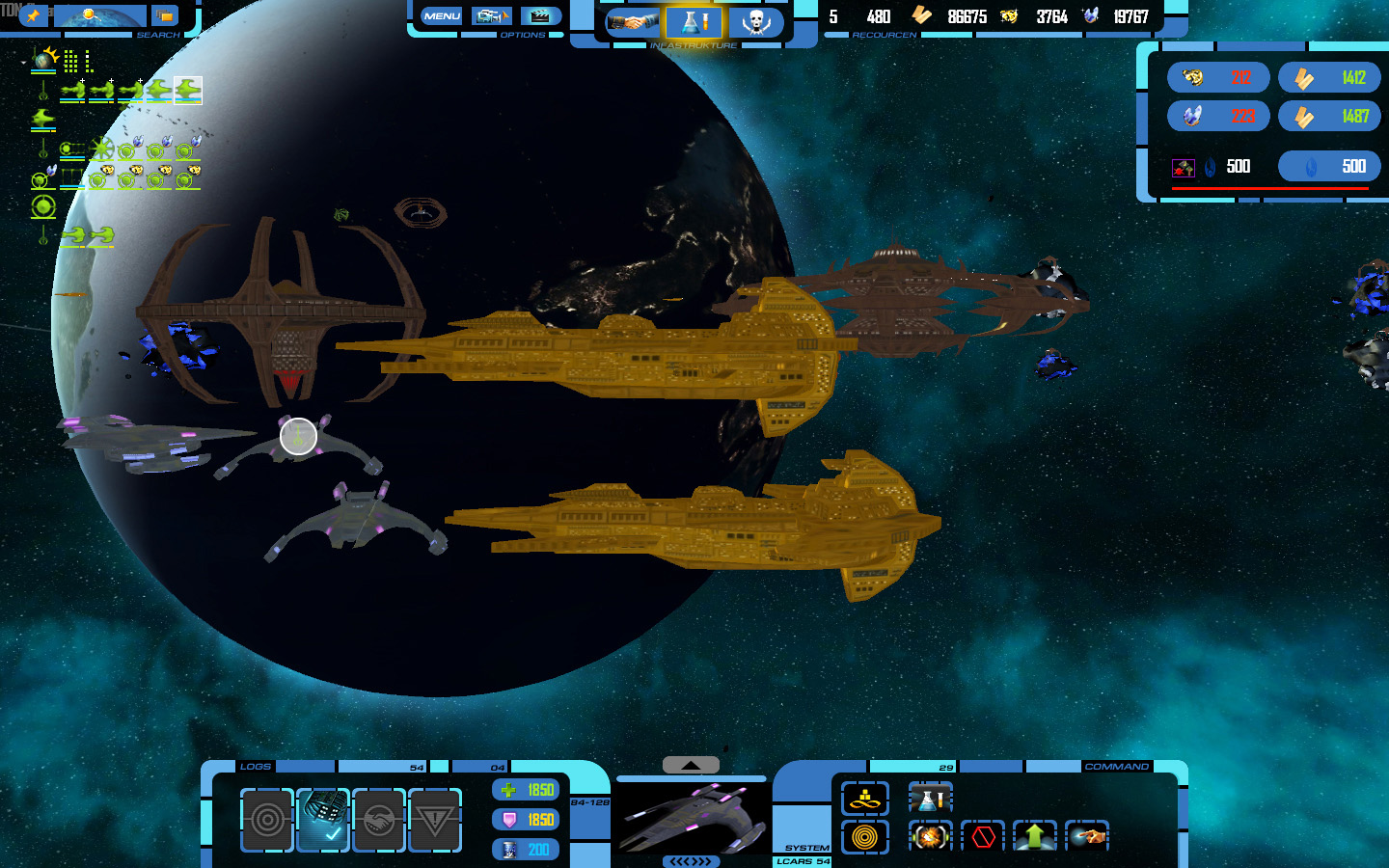Open the skull pirate screen
The height and width of the screenshot is (868, 1389).
coord(755,21)
